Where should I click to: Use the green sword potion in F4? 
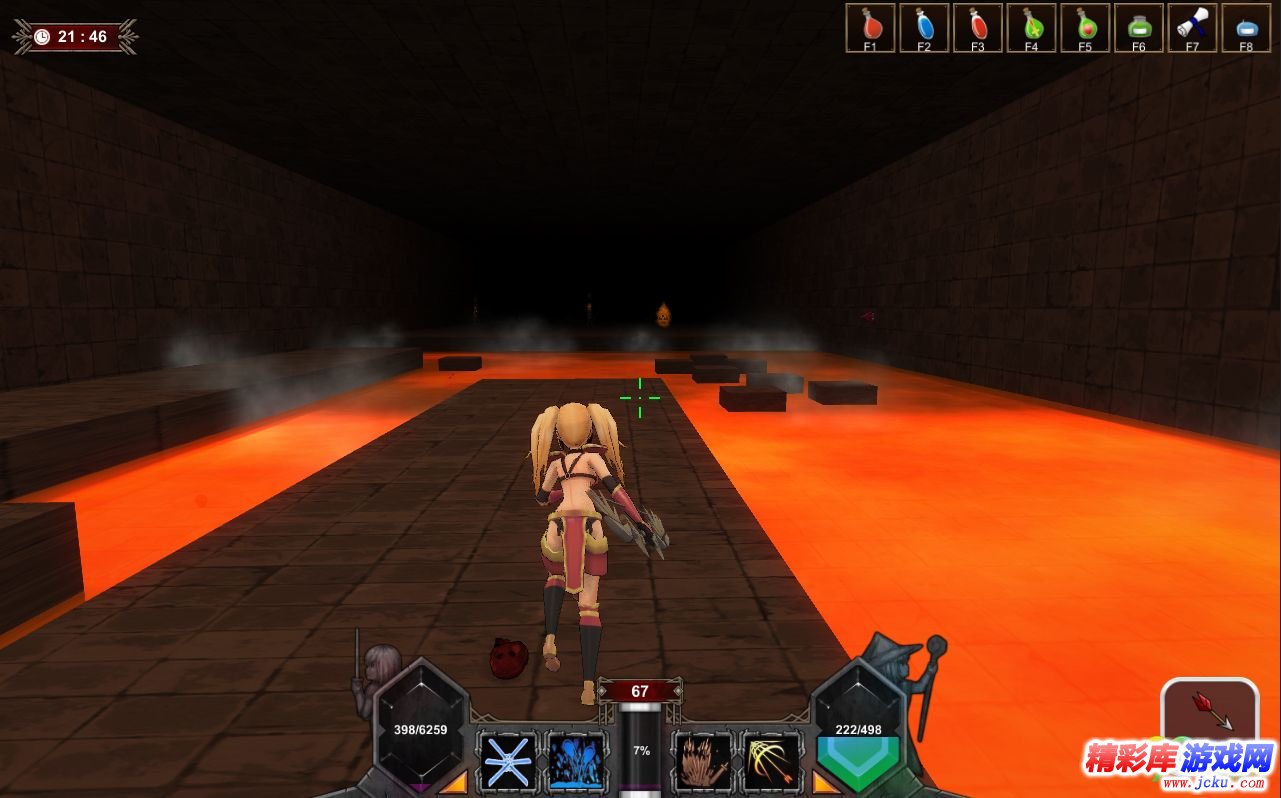(1031, 27)
